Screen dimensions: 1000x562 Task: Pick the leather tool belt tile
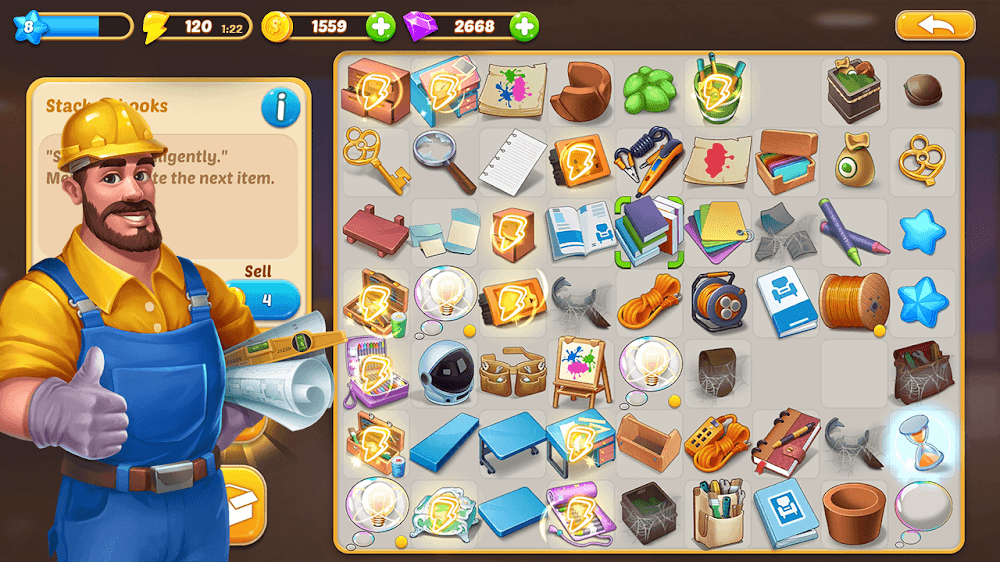(512, 368)
